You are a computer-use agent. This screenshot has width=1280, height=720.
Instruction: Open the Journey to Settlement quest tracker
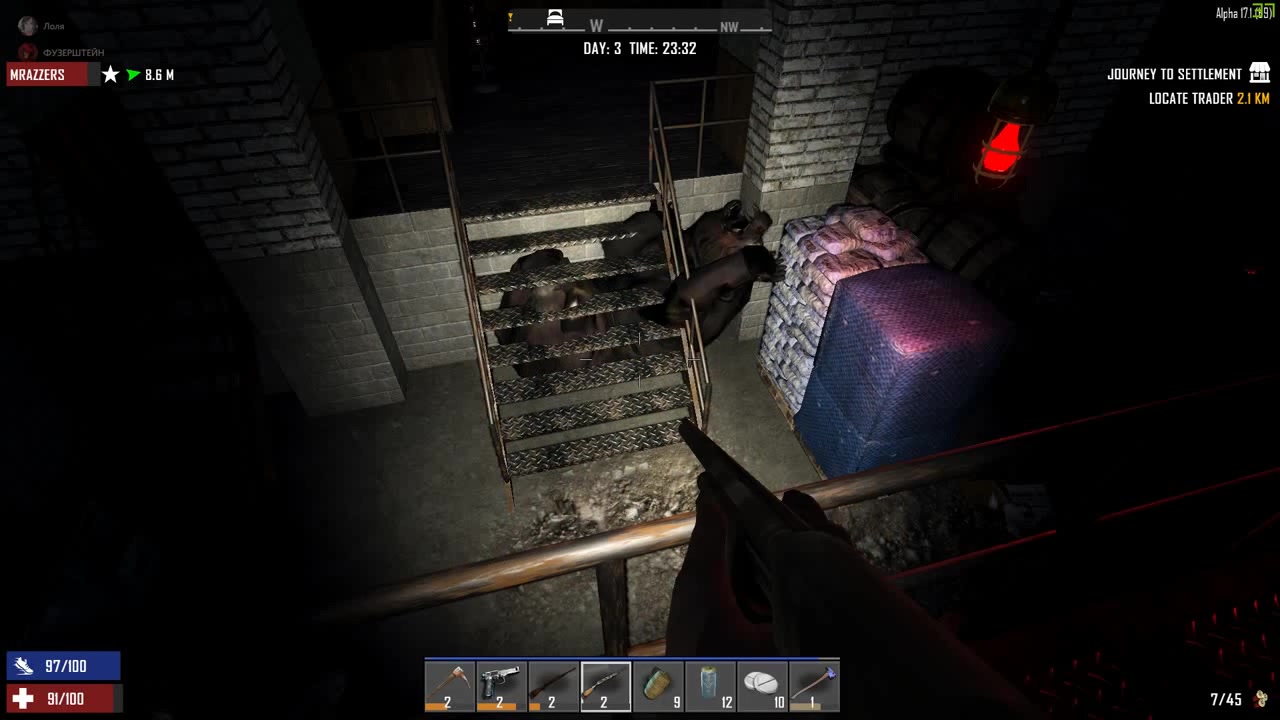(x=1174, y=74)
